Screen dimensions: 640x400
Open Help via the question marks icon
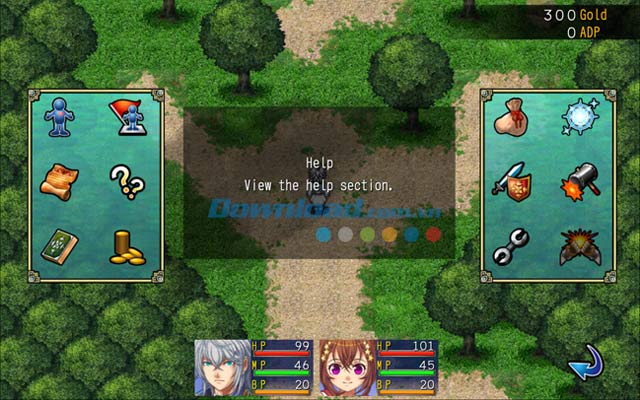coord(125,181)
